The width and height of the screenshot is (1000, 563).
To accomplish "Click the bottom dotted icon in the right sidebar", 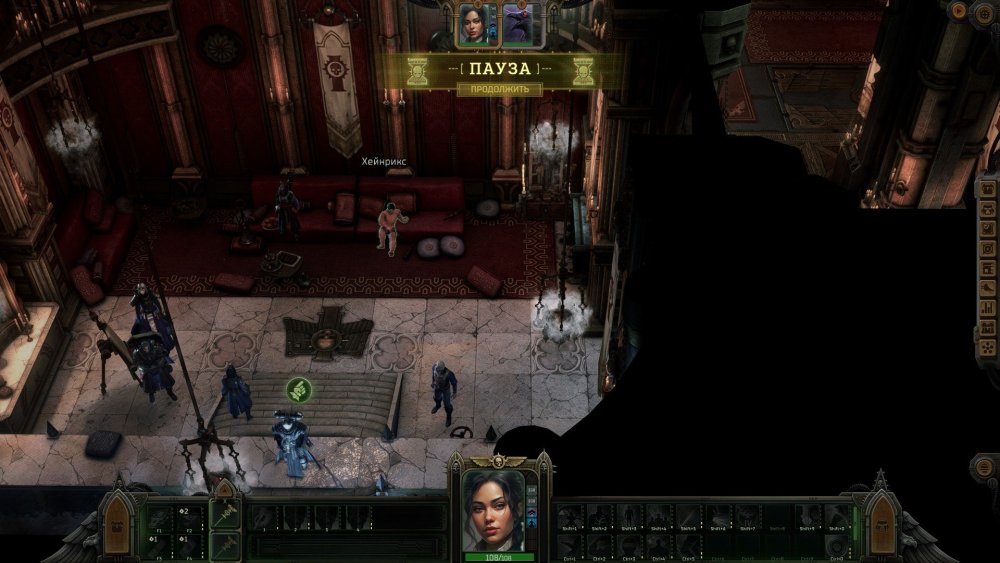I will point(987,342).
